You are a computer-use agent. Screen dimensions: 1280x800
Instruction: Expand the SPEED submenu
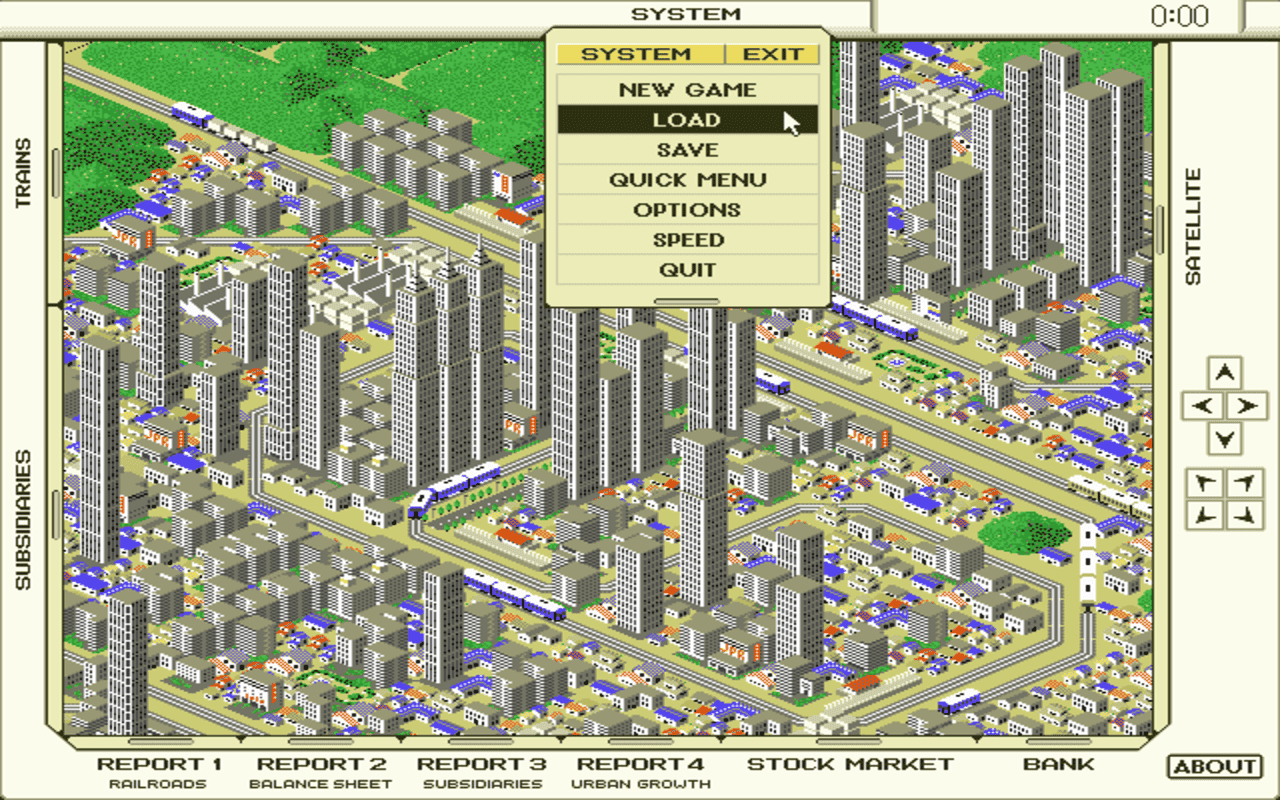point(687,239)
